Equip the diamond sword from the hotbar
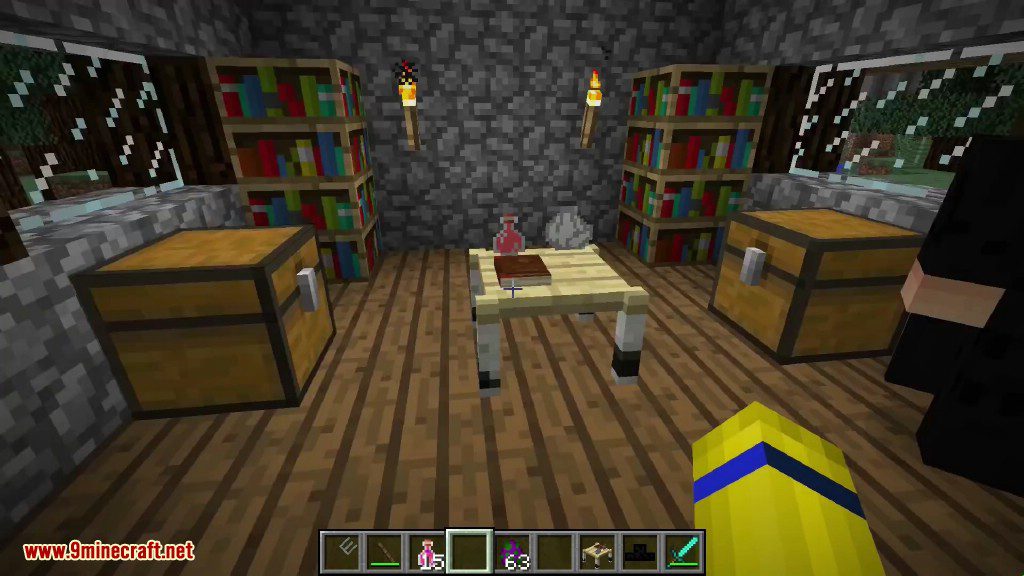The height and width of the screenshot is (576, 1024). coord(685,551)
